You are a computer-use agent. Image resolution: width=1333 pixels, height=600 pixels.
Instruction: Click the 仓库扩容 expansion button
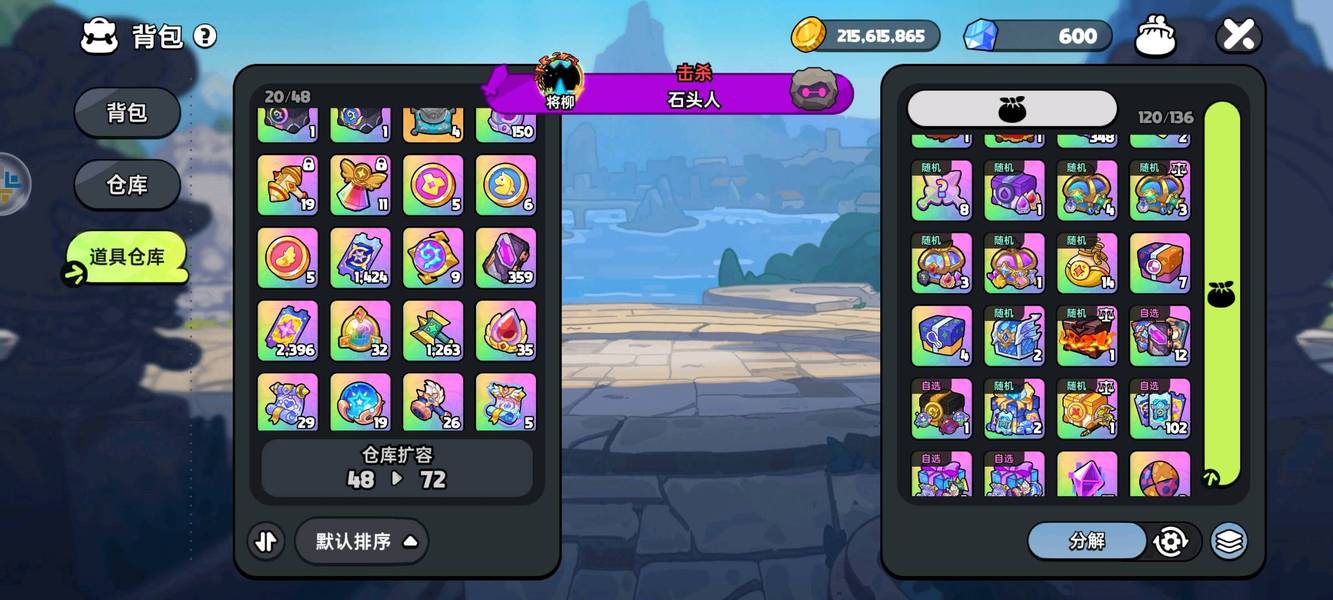pos(397,467)
